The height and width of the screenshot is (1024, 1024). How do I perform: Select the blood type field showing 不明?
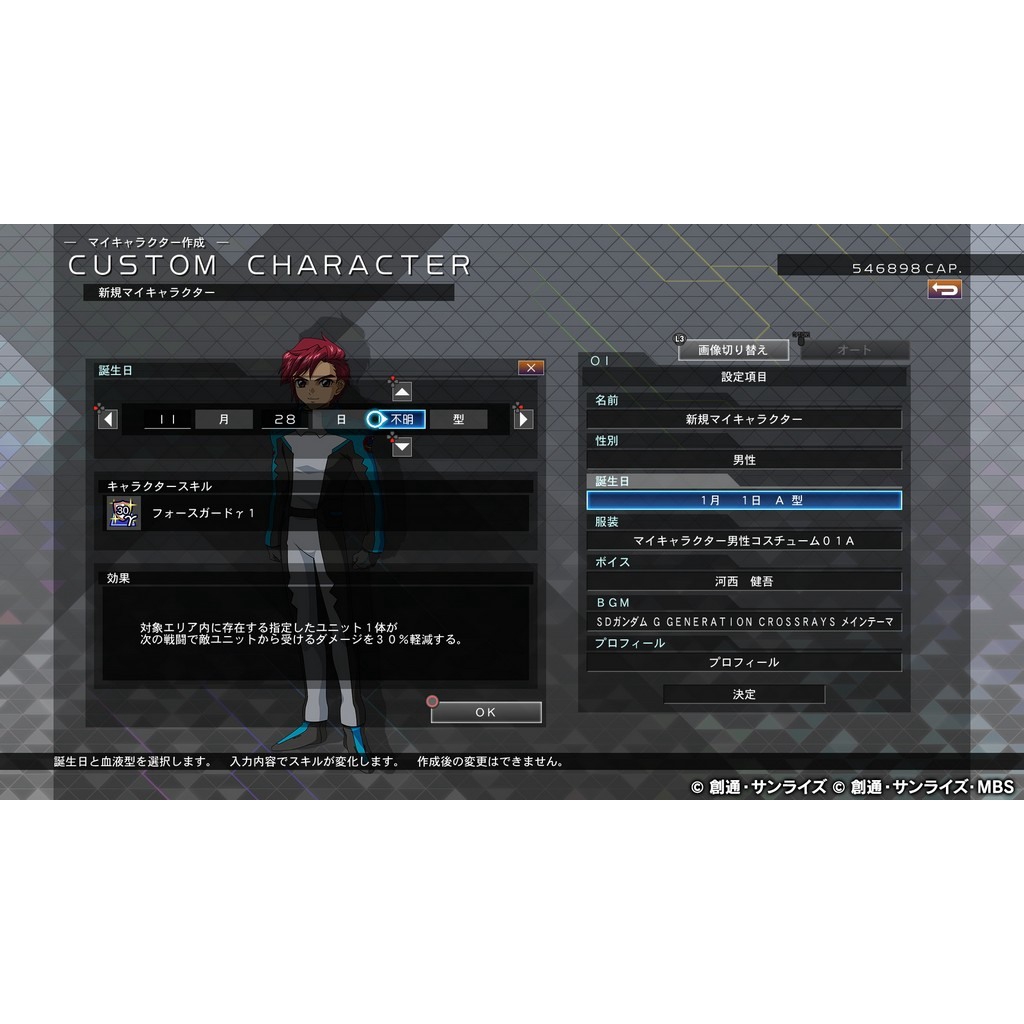tap(401, 419)
